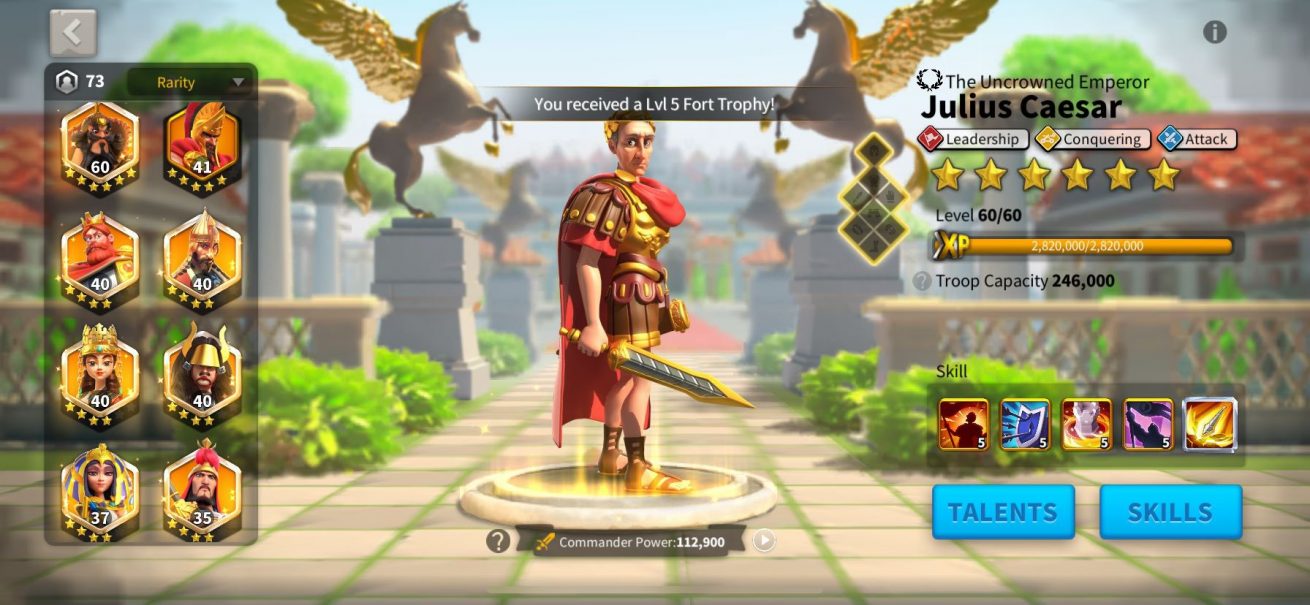The width and height of the screenshot is (1310, 605).
Task: Open the diamond-shaped equipment slots
Action: 872,198
